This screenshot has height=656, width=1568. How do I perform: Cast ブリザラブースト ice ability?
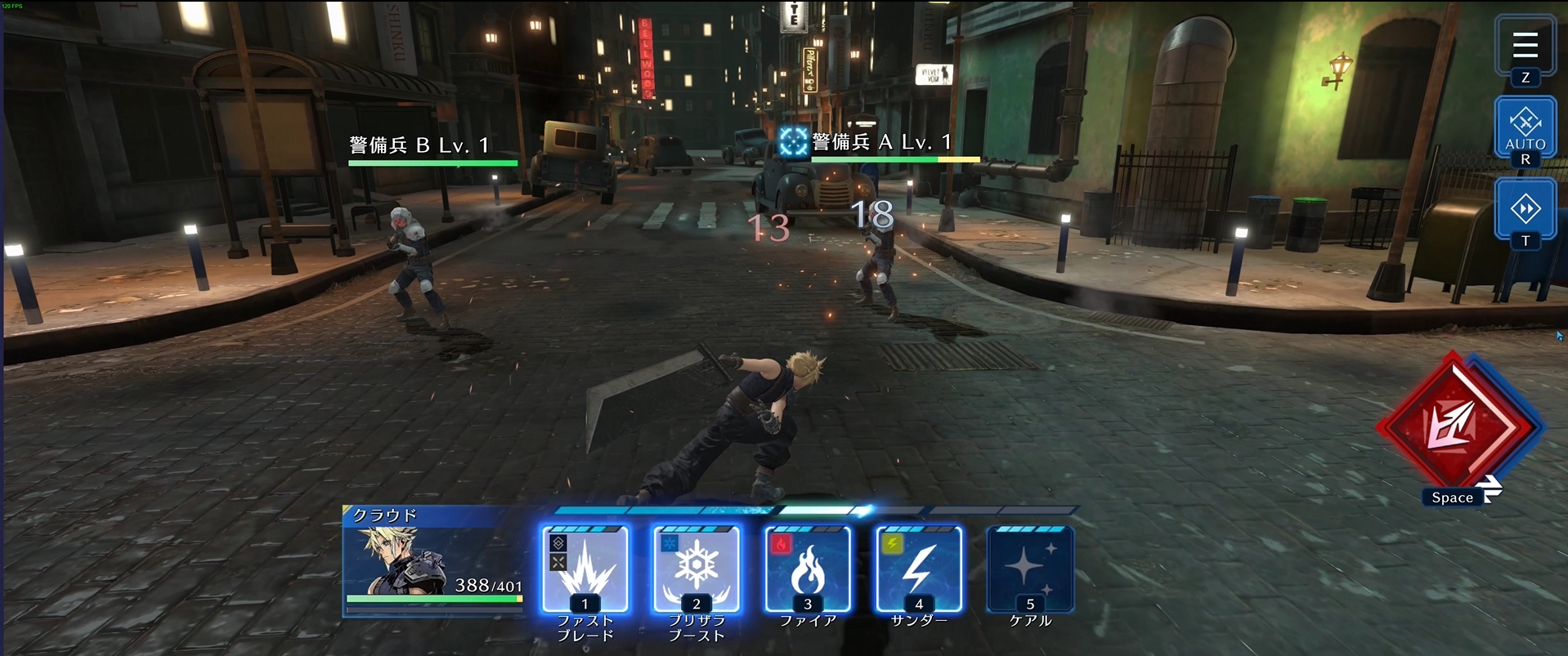point(697,569)
